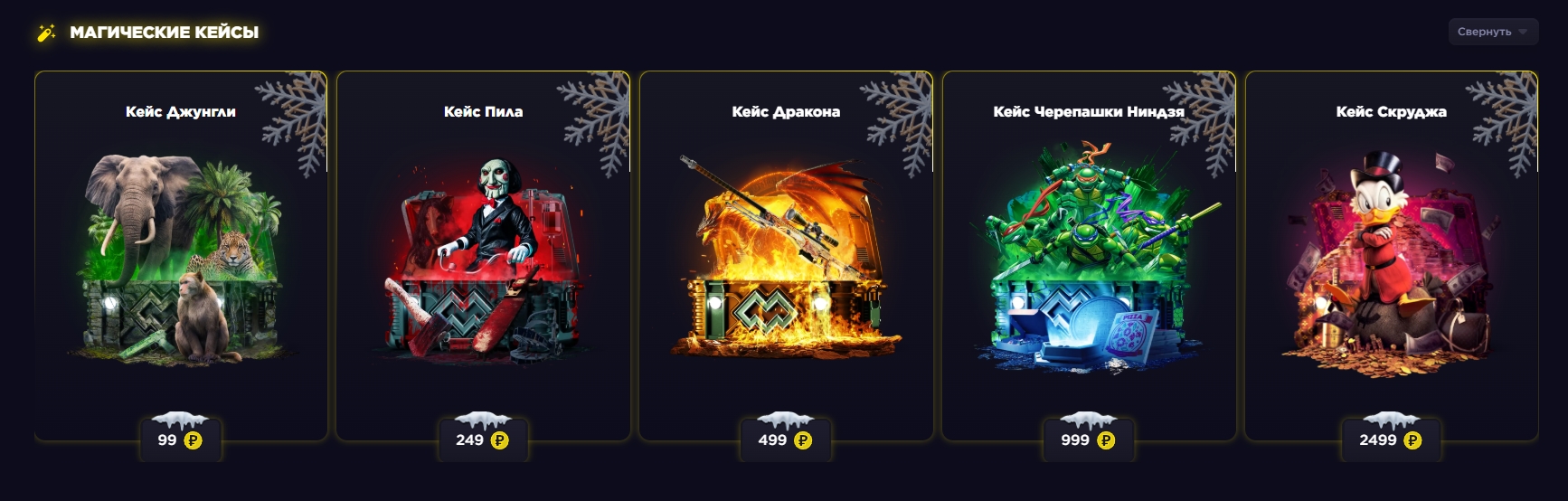Collapse the section with the Свернуть button
This screenshot has width=1568, height=501.
point(1492,32)
